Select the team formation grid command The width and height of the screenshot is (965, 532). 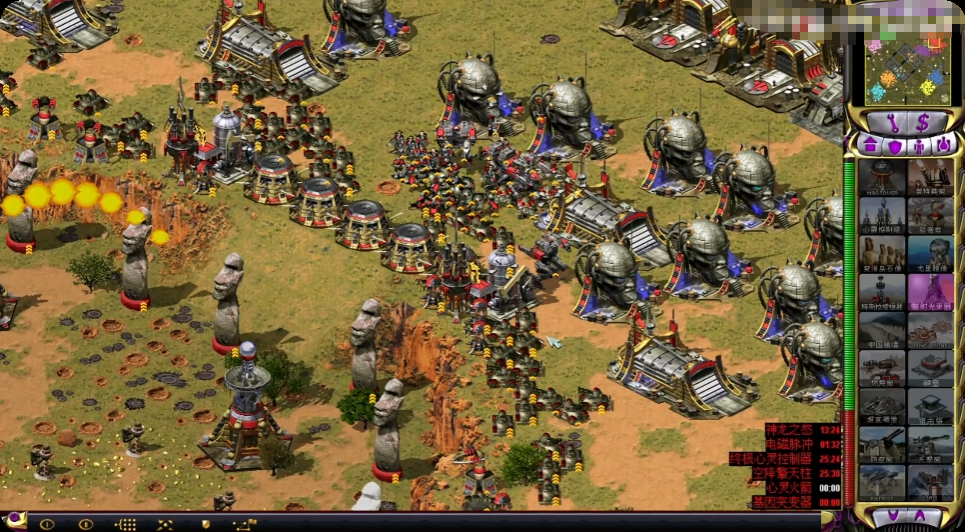126,523
